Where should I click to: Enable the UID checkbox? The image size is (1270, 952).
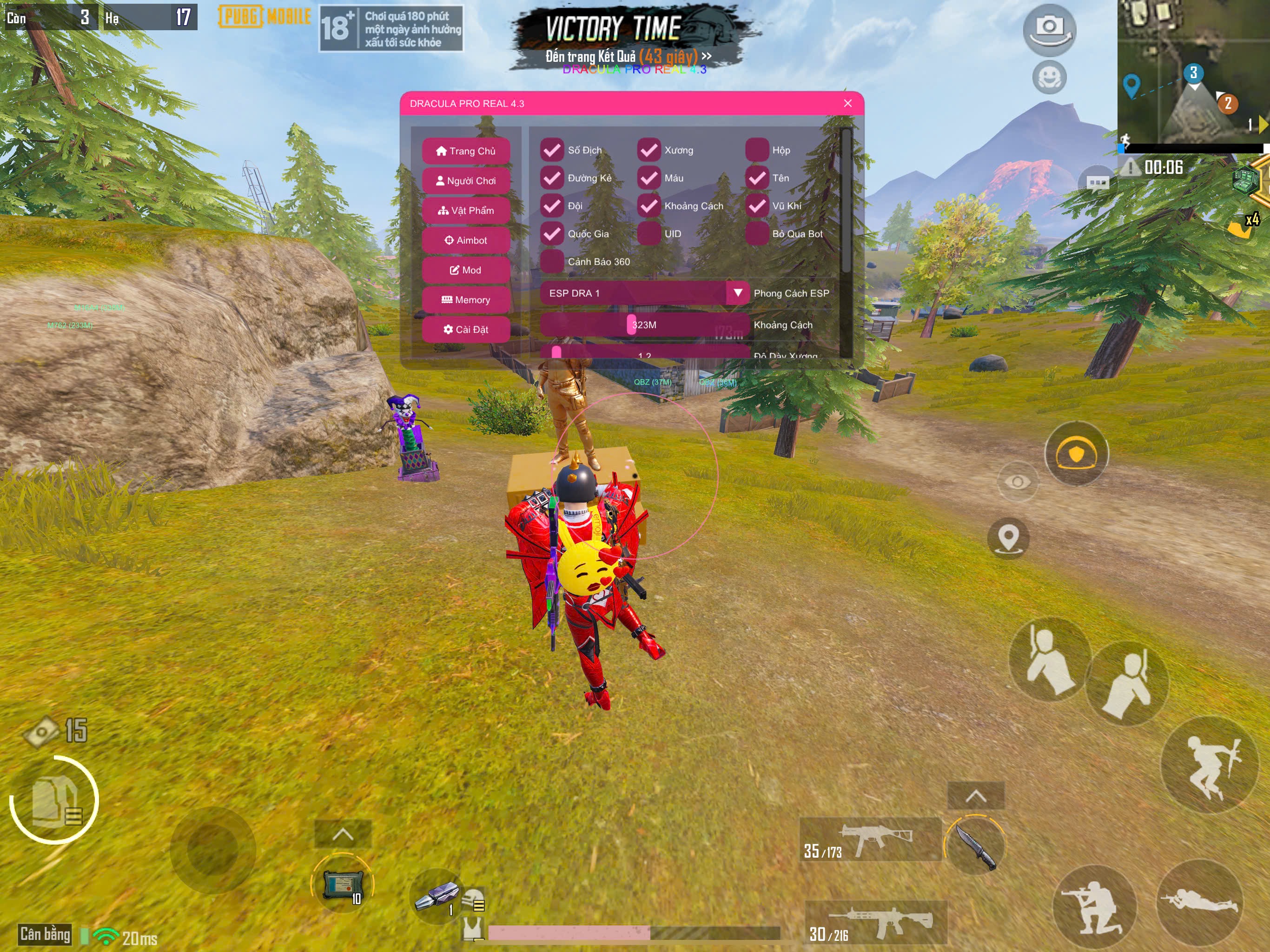pyautogui.click(x=649, y=234)
